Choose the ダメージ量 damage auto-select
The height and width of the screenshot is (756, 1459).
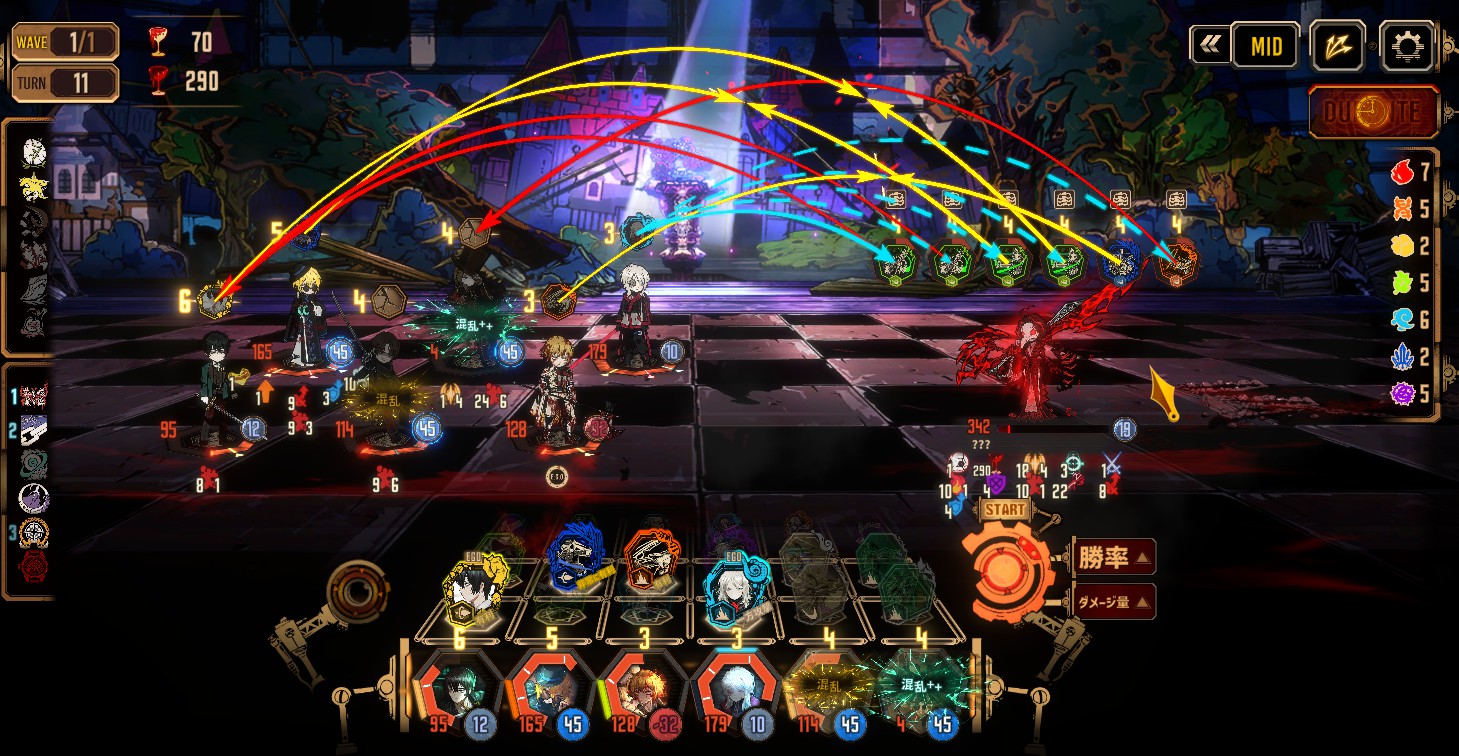1114,601
